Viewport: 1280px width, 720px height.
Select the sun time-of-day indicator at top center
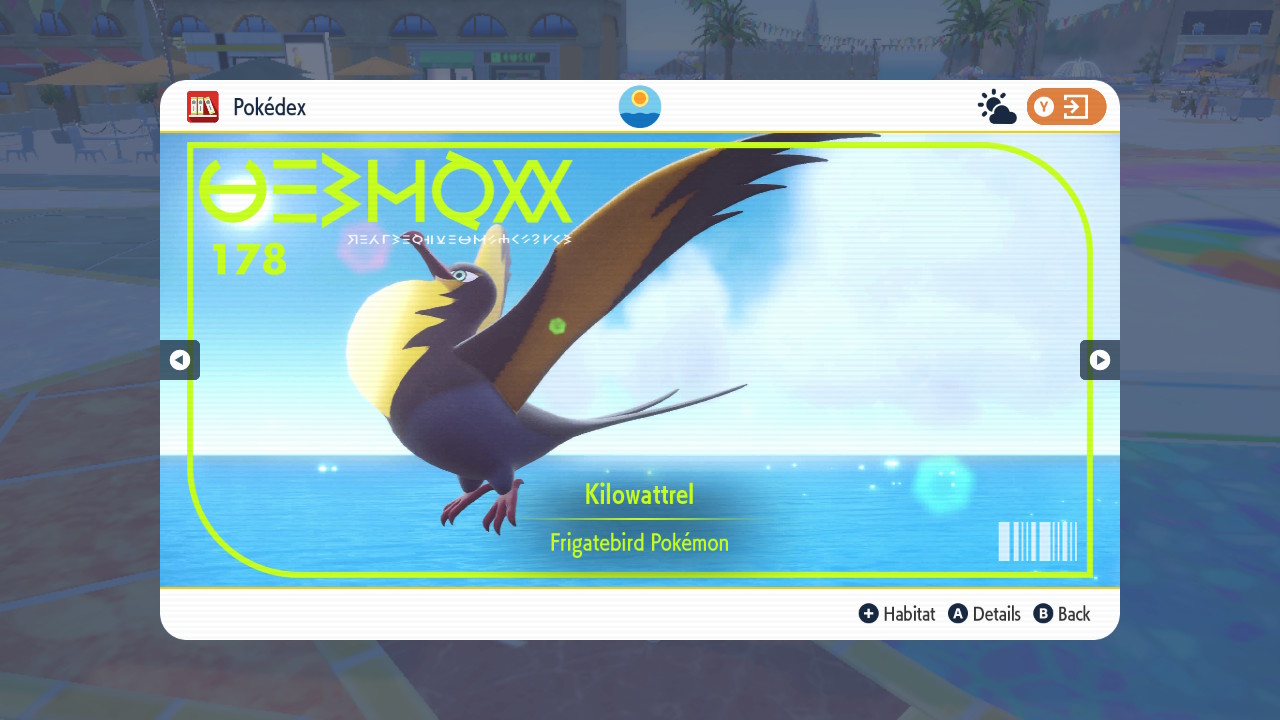click(x=639, y=106)
